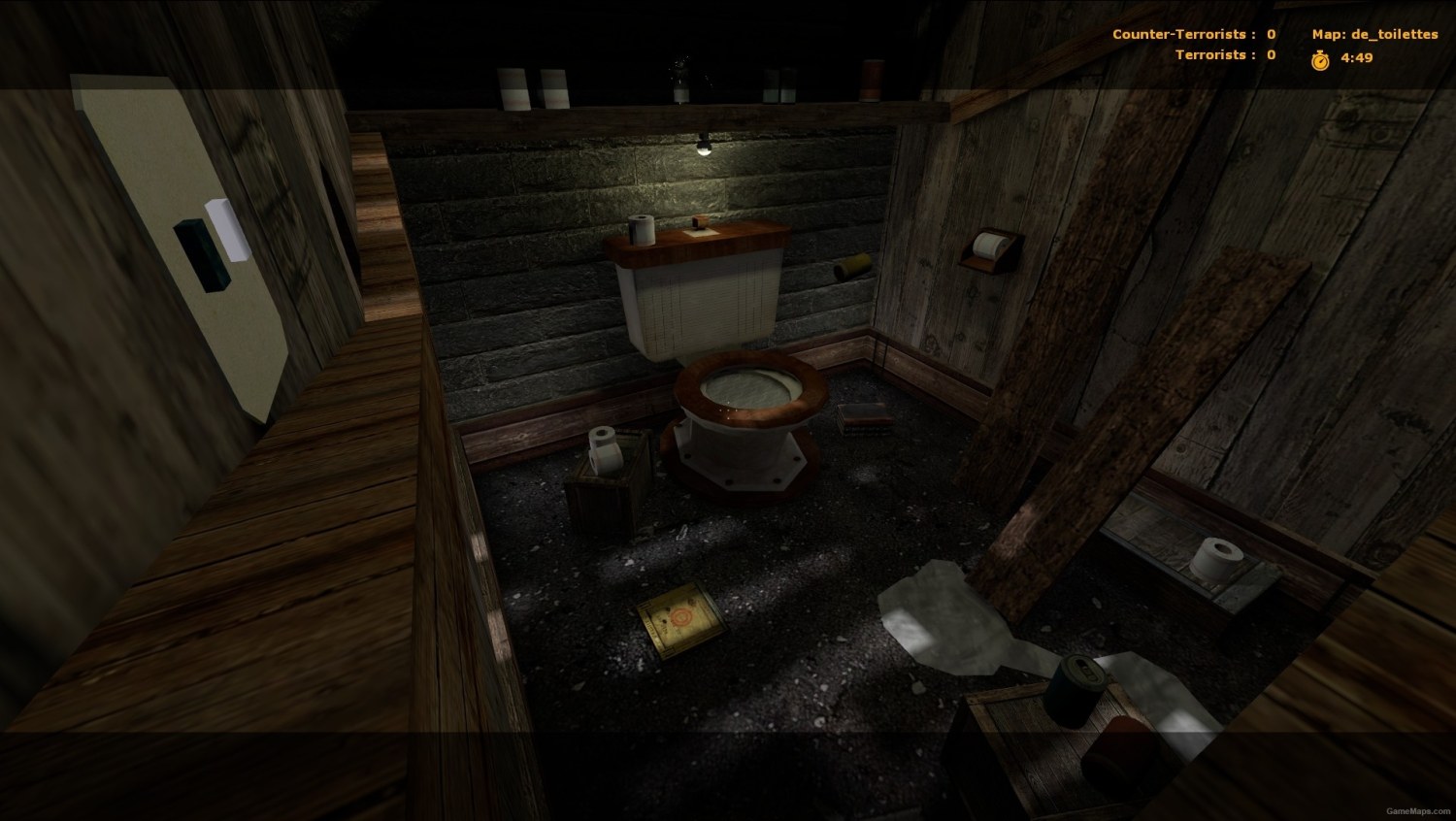Click the toilet bowl in the center

(749, 393)
